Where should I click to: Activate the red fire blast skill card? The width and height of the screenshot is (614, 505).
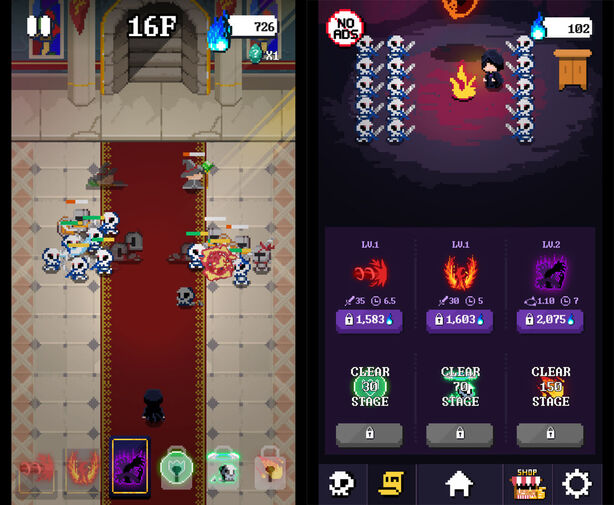[38, 466]
